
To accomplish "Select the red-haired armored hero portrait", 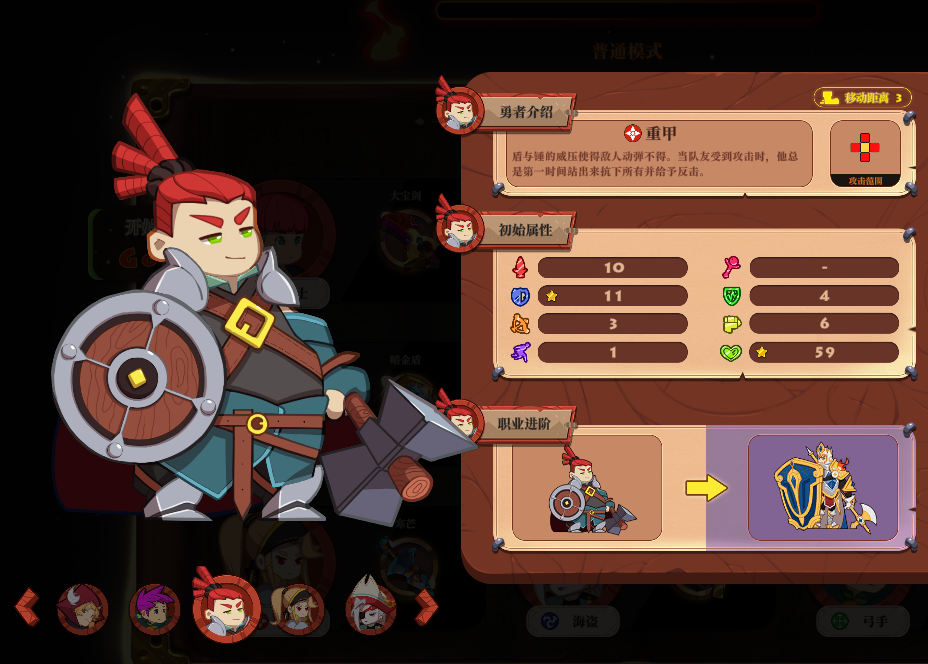I will pyautogui.click(x=226, y=608).
